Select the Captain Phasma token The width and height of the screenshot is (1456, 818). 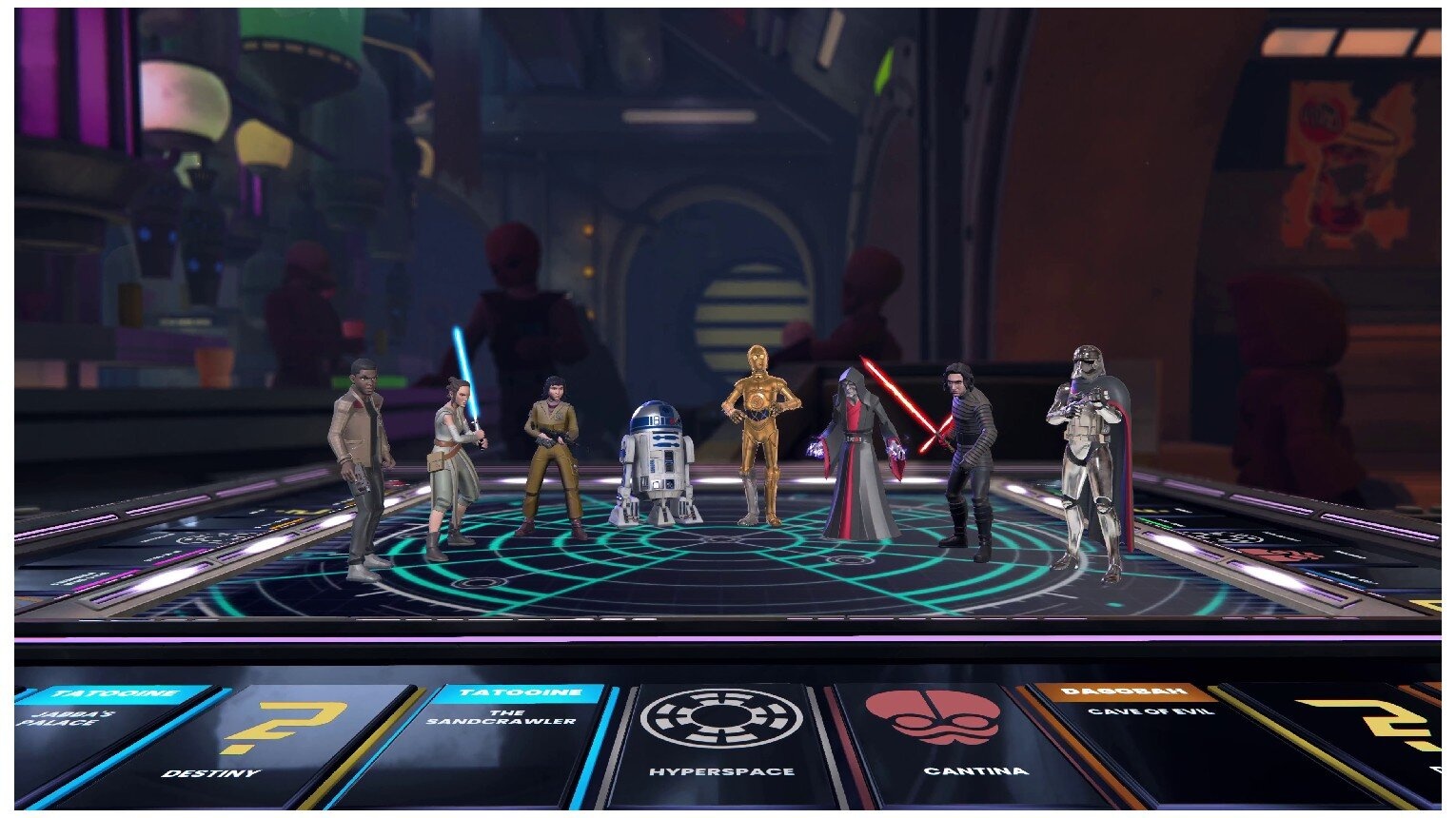[1088, 447]
